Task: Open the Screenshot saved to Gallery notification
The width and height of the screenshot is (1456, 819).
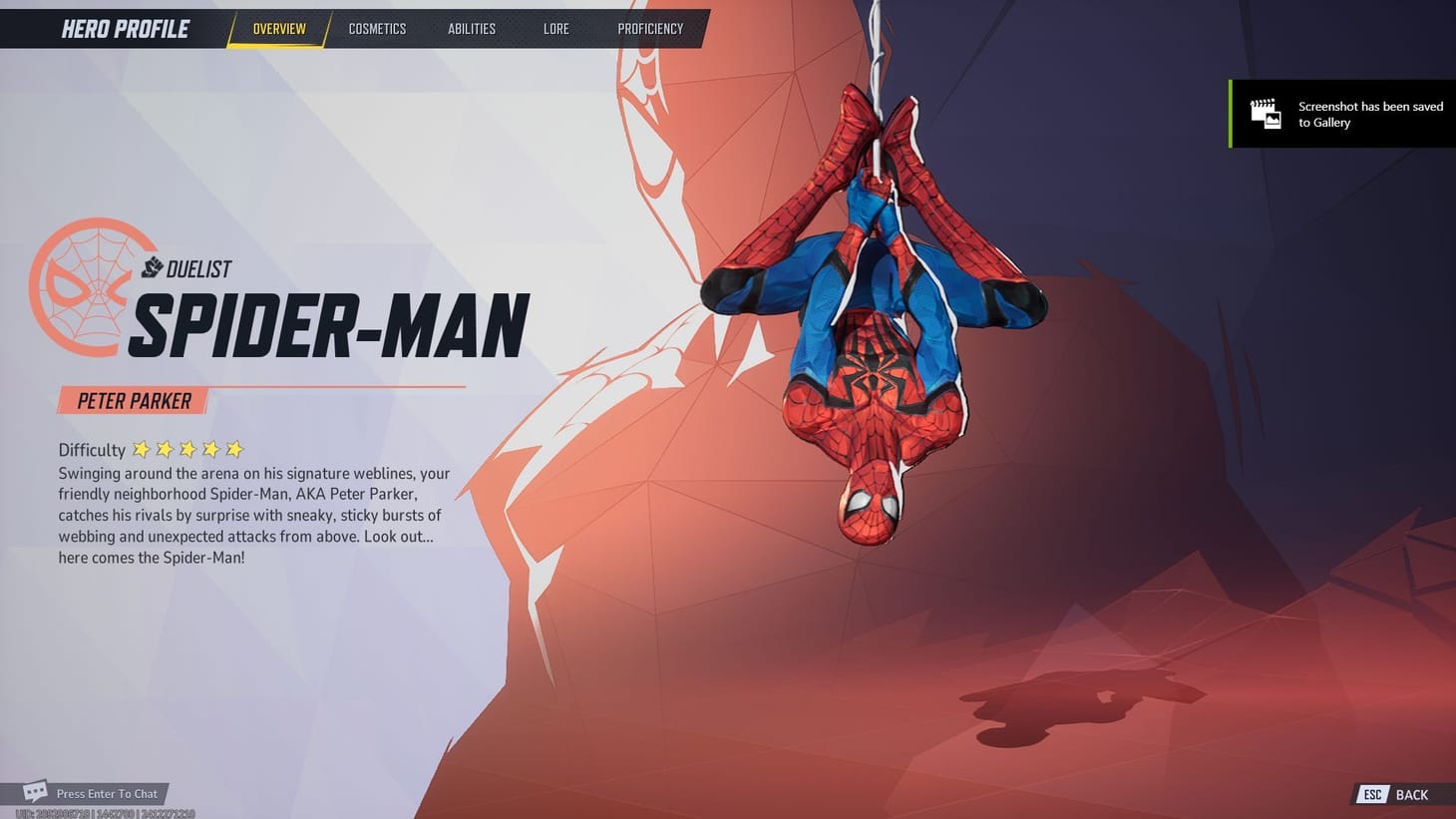Action: 1341,114
